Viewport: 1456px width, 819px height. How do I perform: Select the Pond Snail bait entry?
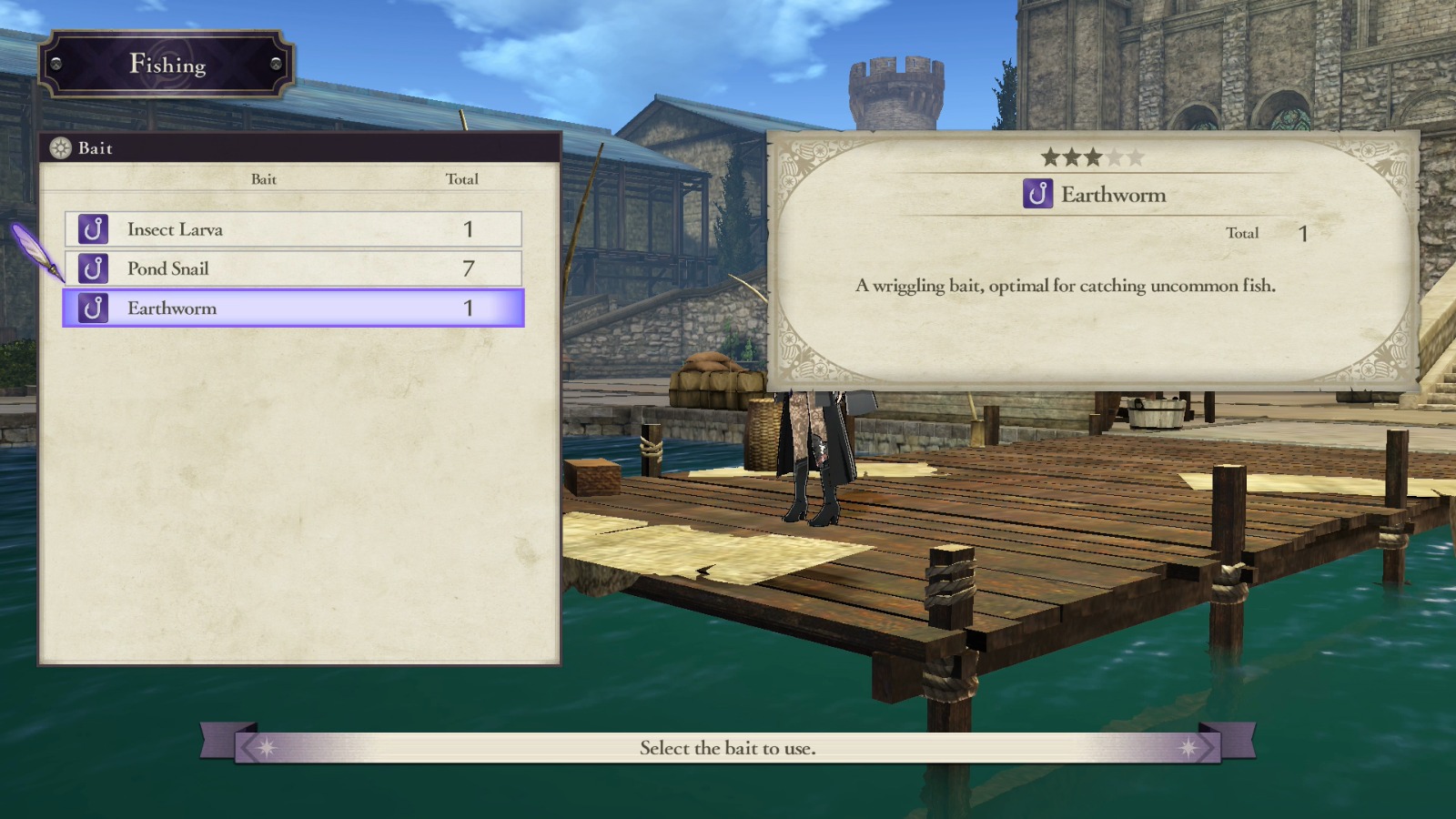(291, 268)
